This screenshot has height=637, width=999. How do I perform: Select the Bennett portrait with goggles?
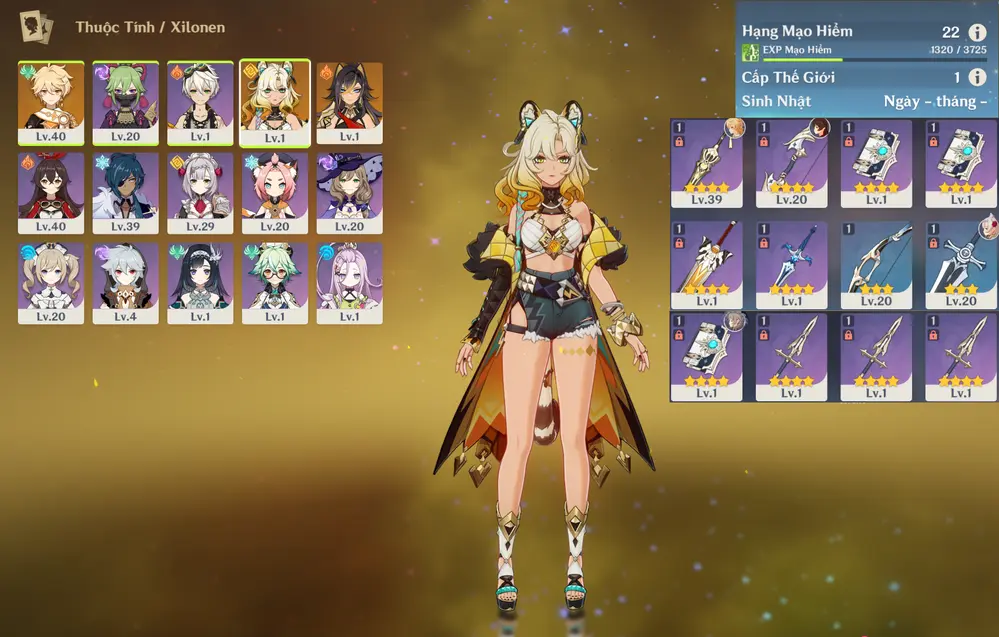point(200,102)
